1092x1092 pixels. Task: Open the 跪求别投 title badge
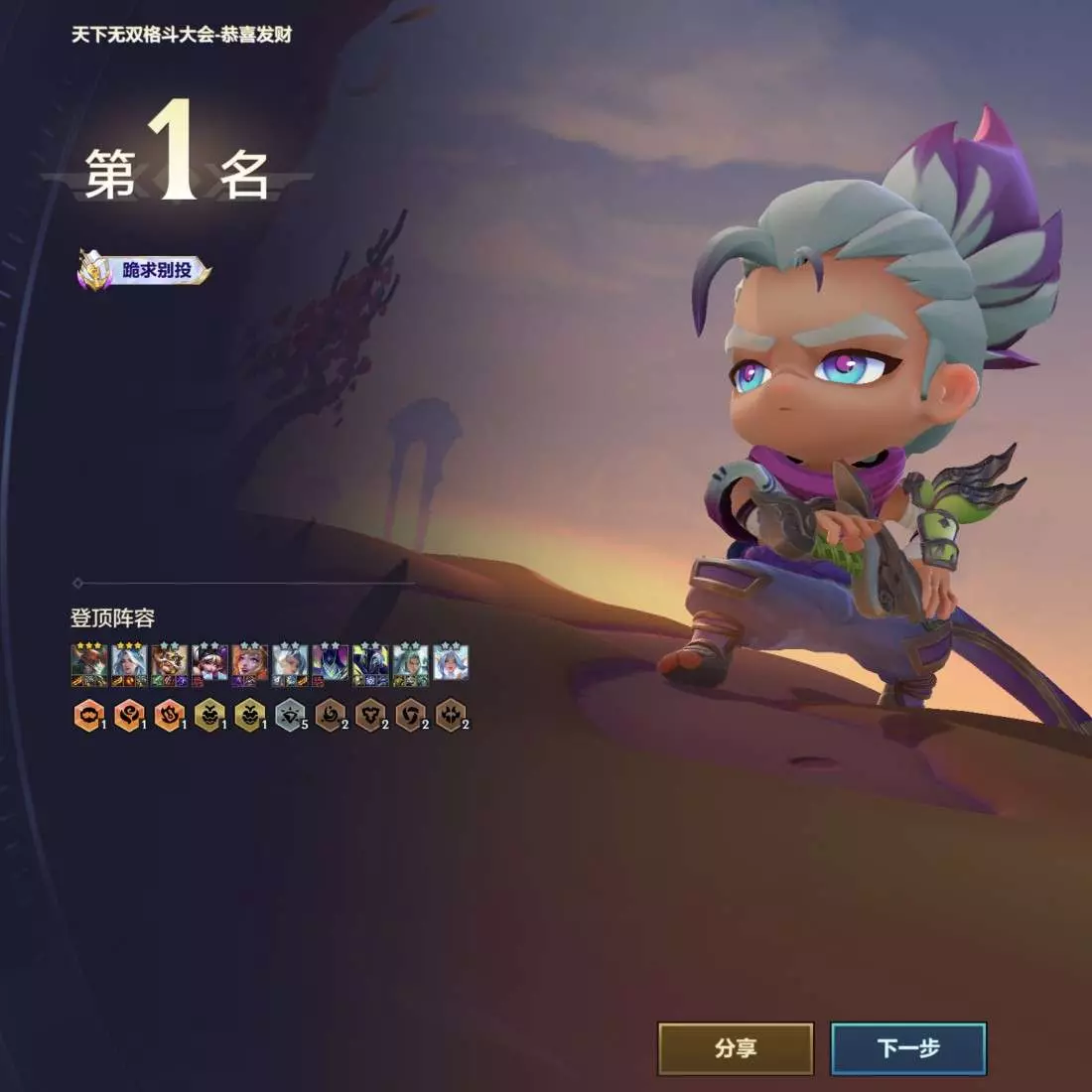[x=145, y=270]
